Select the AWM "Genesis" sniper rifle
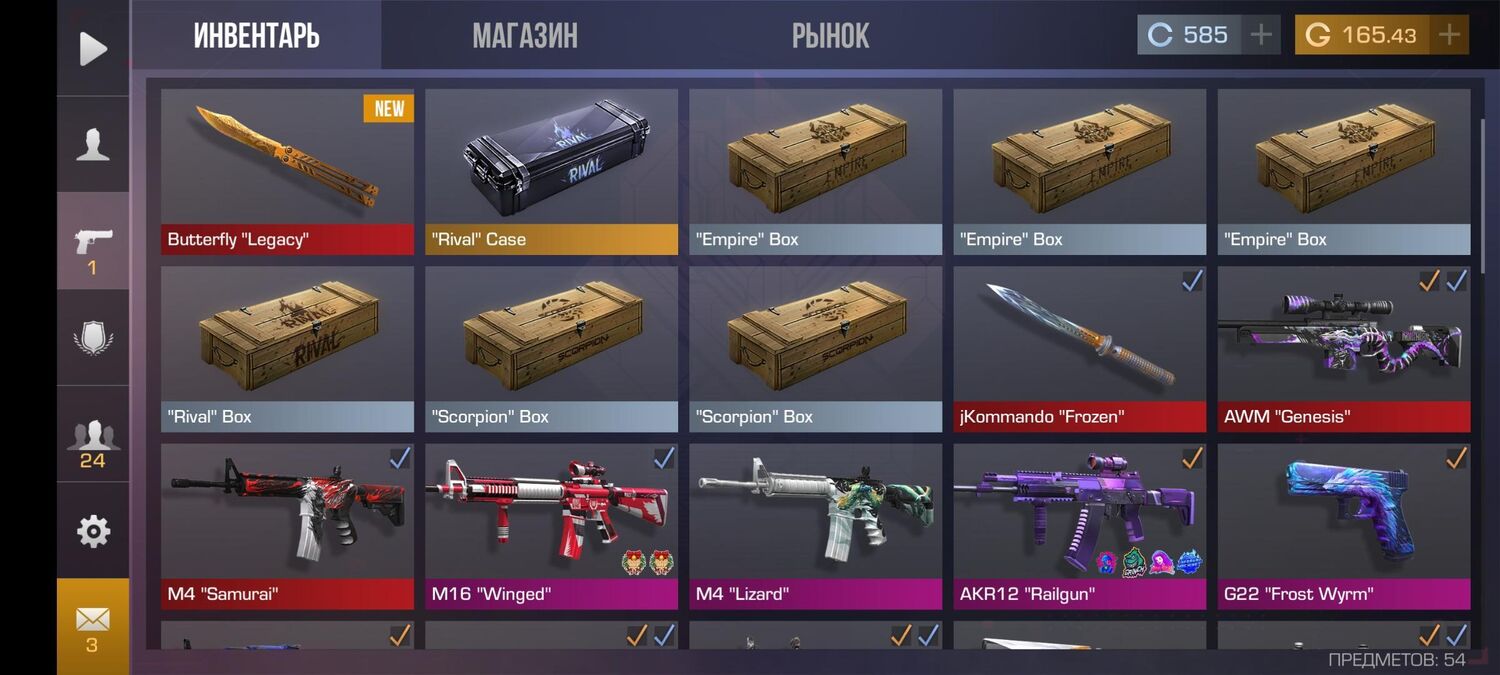 (x=1343, y=348)
